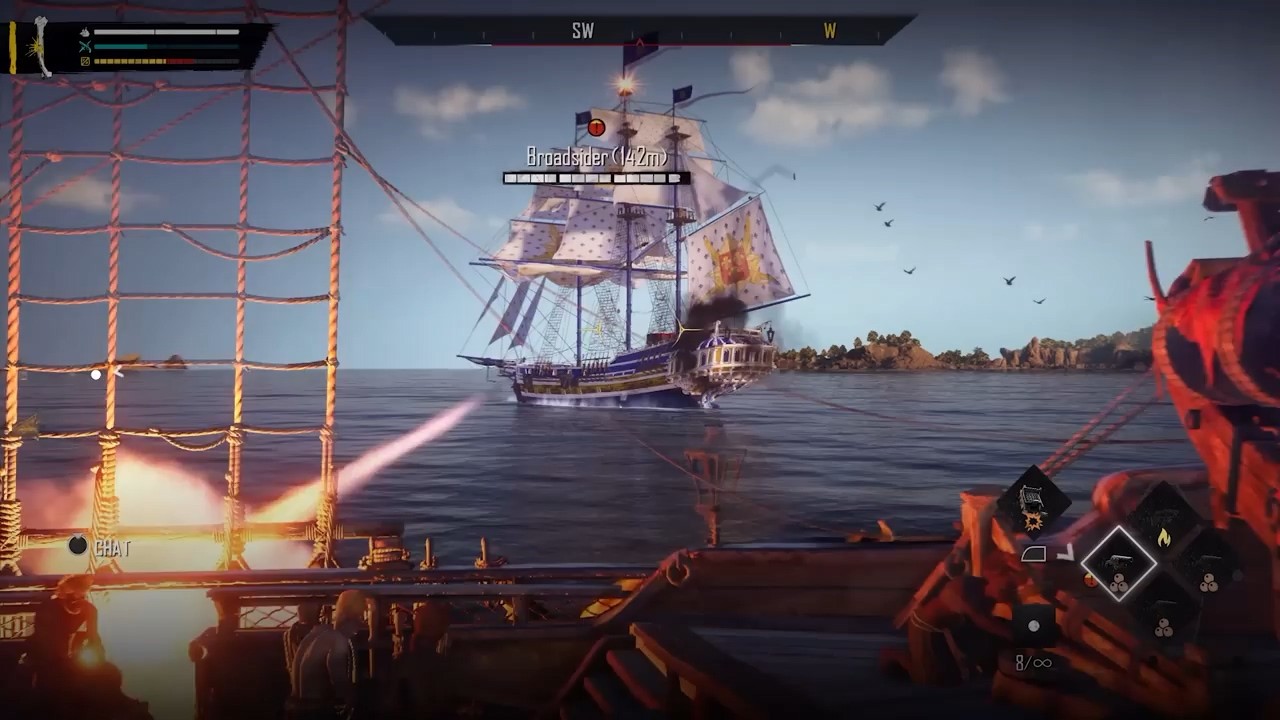Image resolution: width=1280 pixels, height=720 pixels.
Task: Select the round shot ammo slot
Action: pos(1034,627)
